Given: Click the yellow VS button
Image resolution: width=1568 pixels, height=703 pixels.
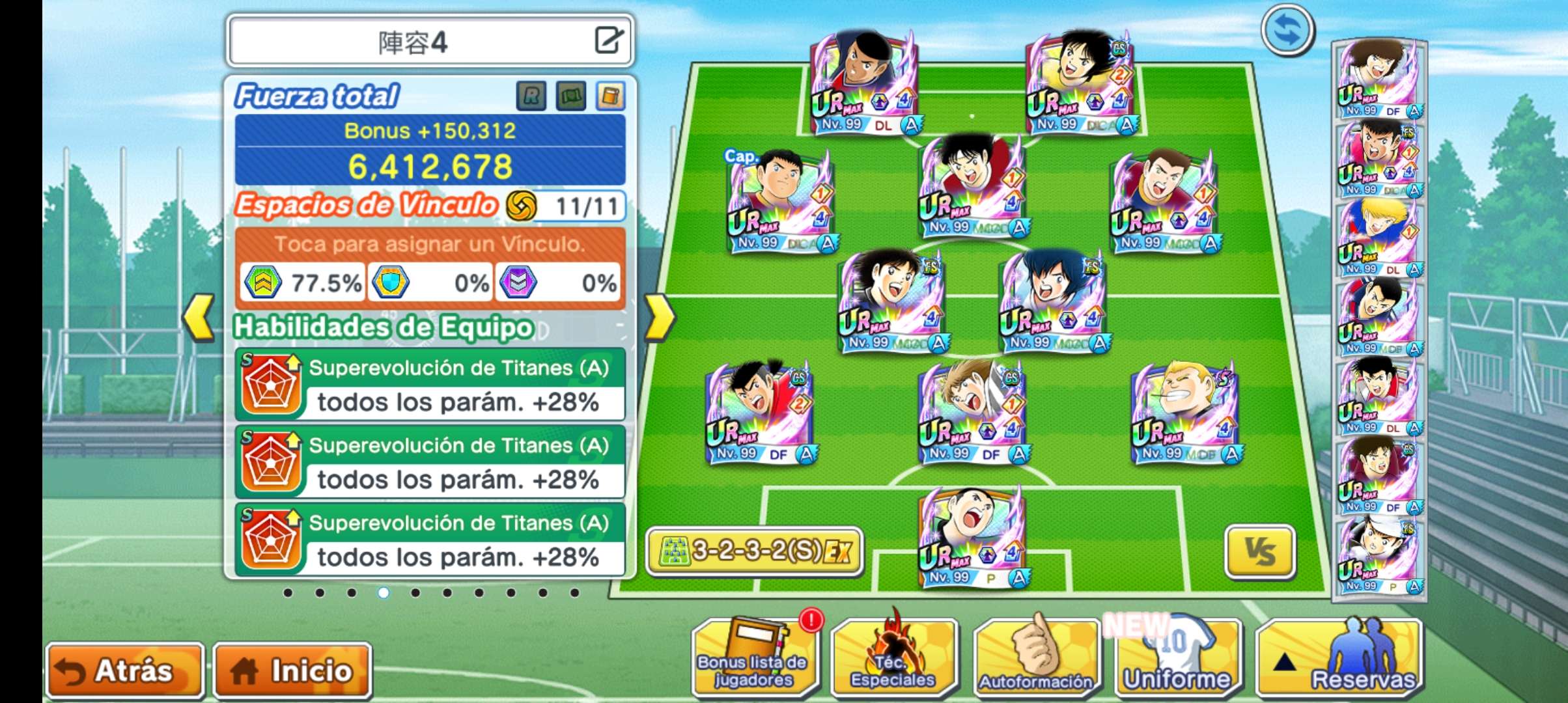Looking at the screenshot, I should pos(1260,552).
